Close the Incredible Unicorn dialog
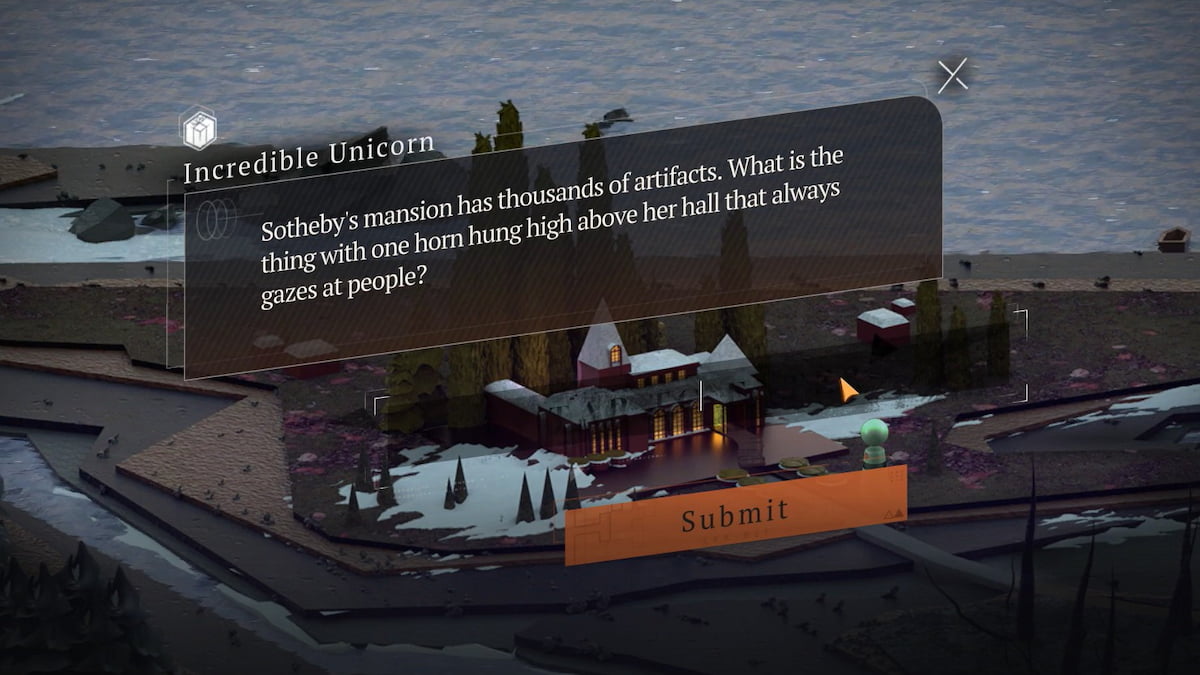This screenshot has height=675, width=1200. click(x=952, y=76)
